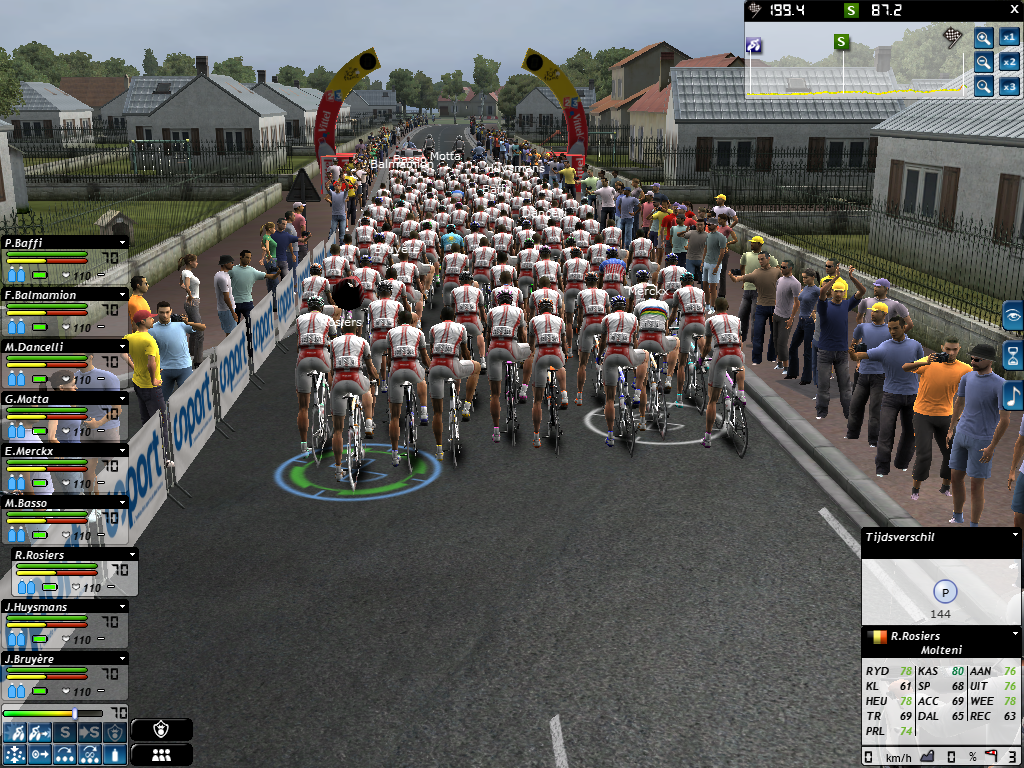The width and height of the screenshot is (1024, 768).
Task: Zoom in on the stage profile
Action: click(x=984, y=39)
